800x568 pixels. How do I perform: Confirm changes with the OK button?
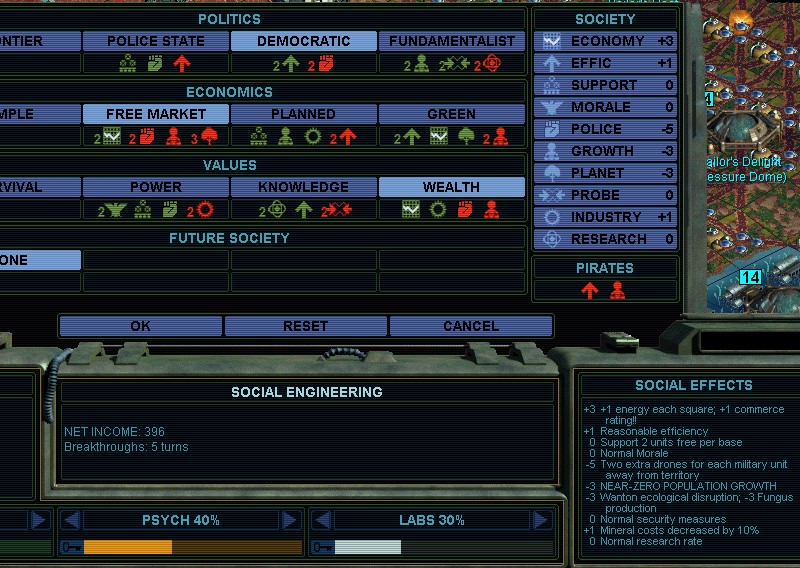tap(141, 326)
